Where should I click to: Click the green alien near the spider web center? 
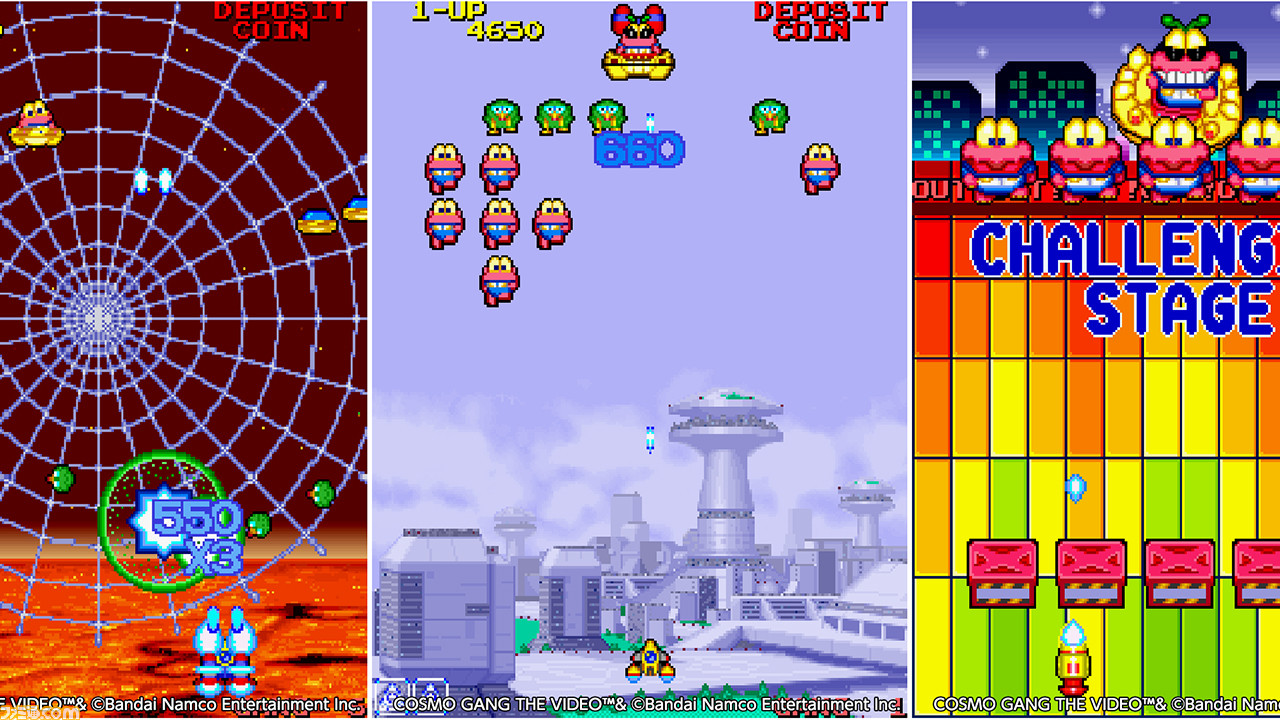[60, 480]
